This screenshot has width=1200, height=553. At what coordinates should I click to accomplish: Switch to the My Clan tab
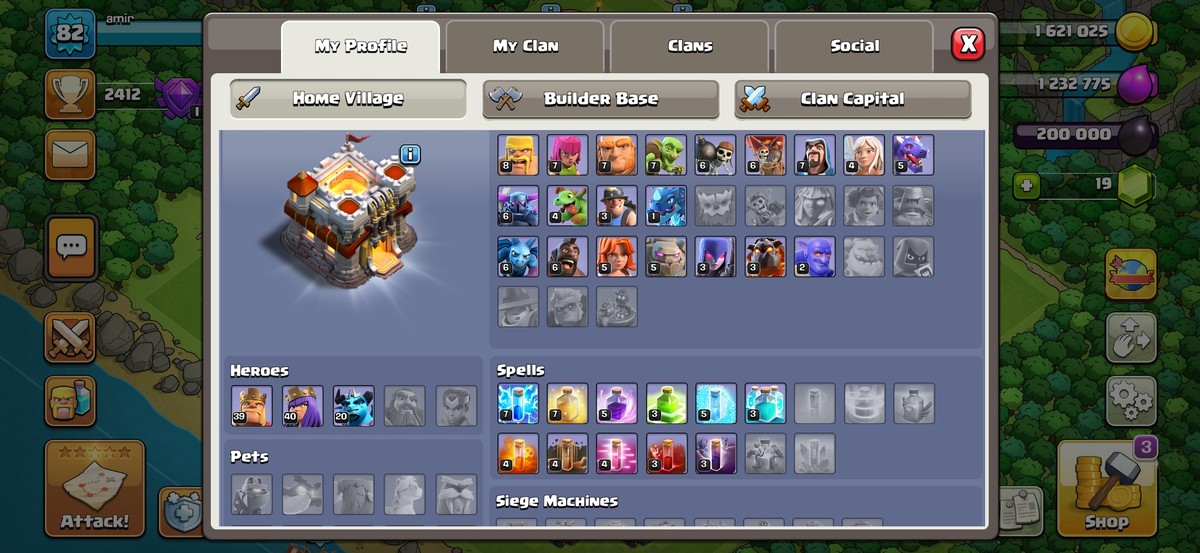[x=525, y=46]
